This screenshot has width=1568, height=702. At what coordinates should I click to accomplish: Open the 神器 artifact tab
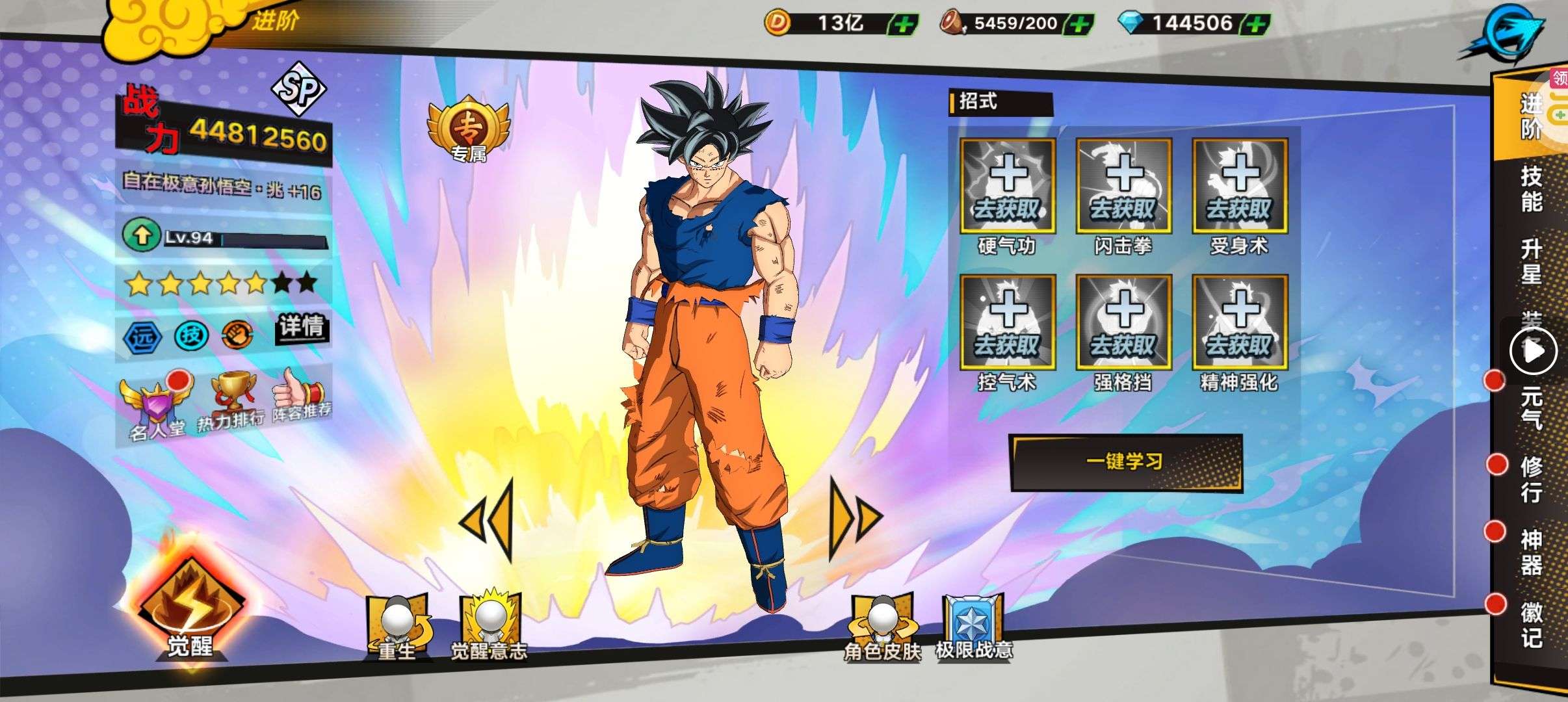[1531, 552]
